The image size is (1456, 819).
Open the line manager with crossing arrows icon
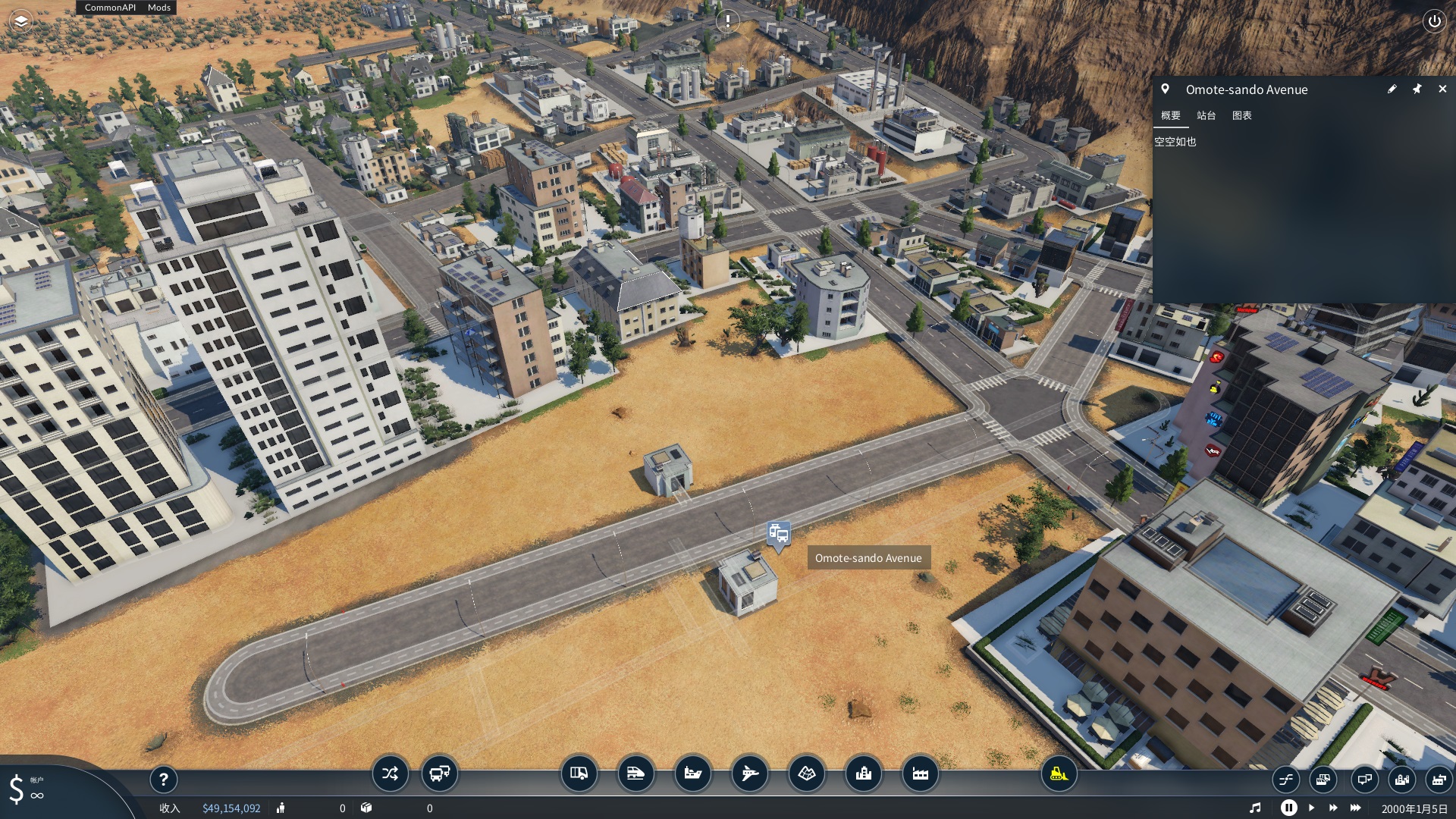click(x=390, y=773)
